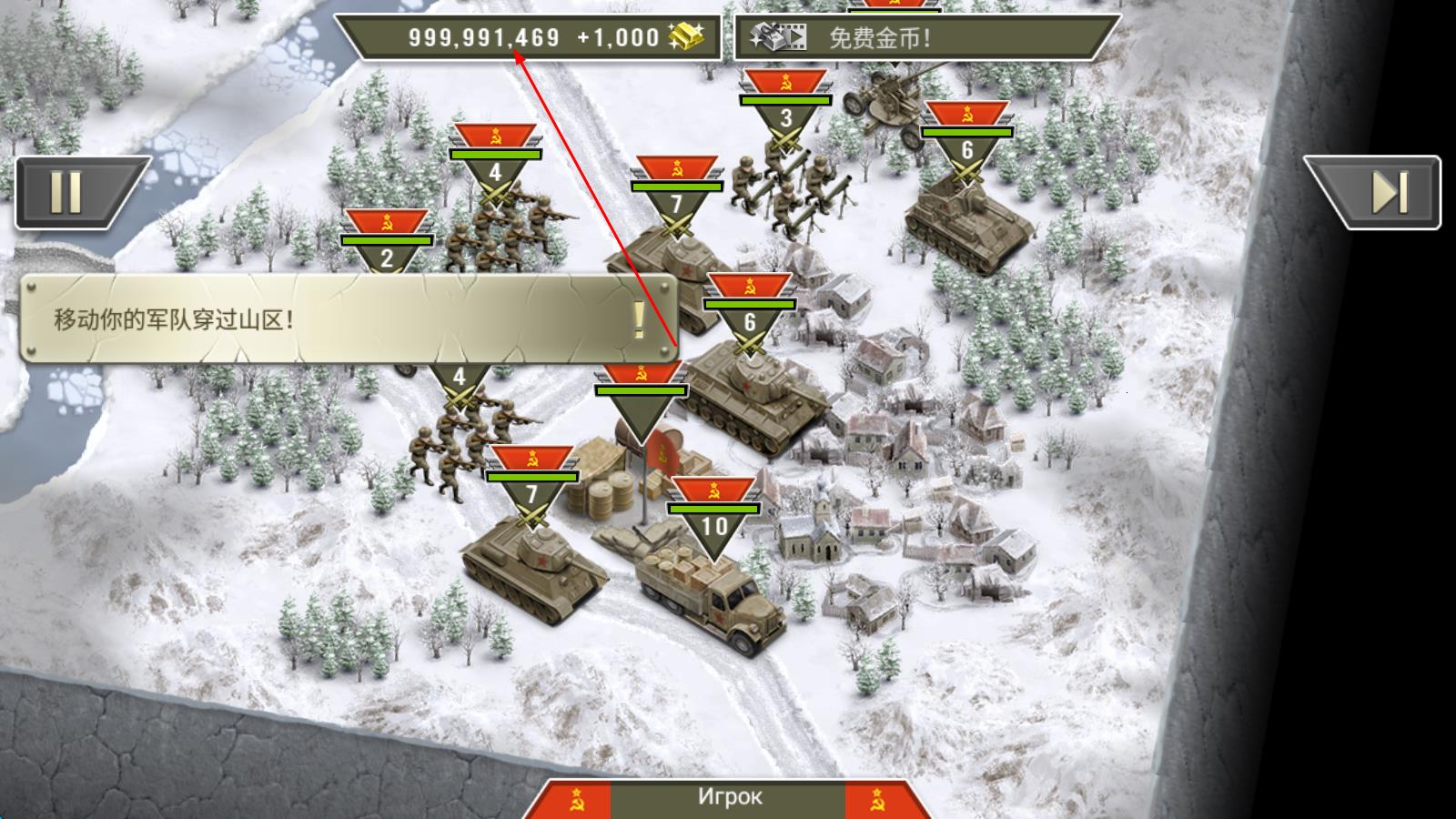The image size is (1456, 819).
Task: Click the Игрок player banner
Action: (x=730, y=798)
